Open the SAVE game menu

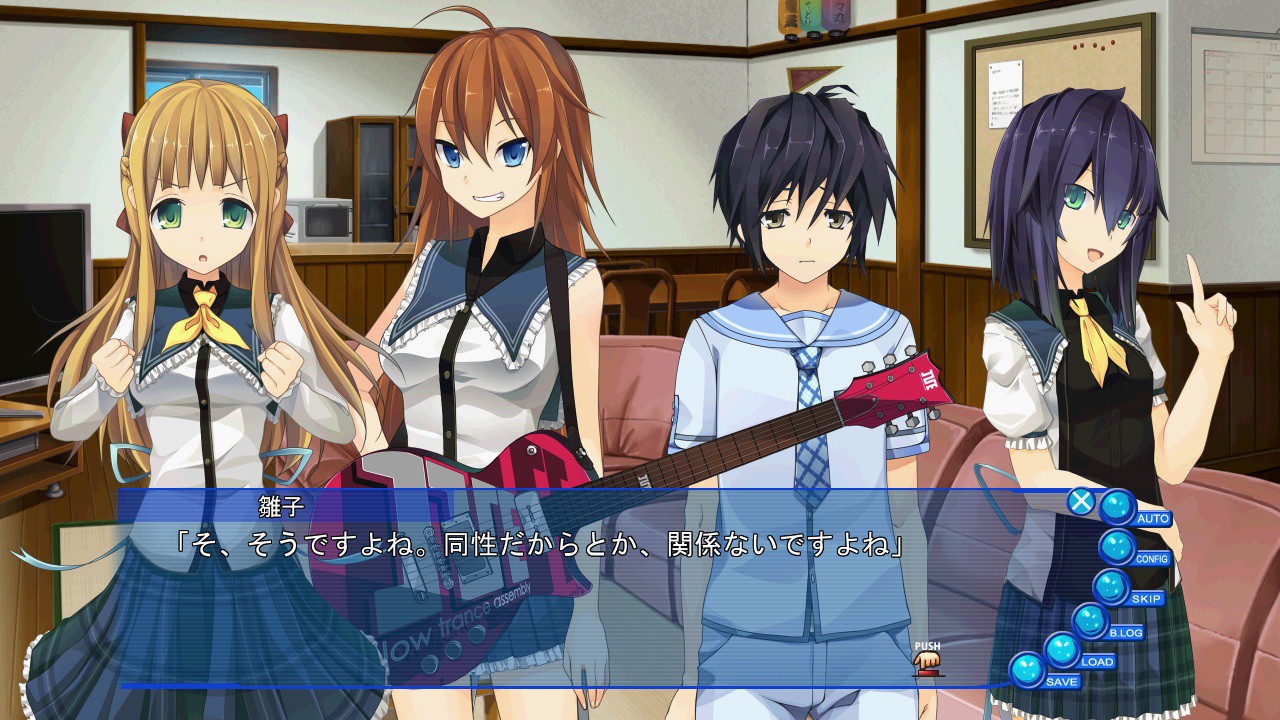[x=1028, y=670]
